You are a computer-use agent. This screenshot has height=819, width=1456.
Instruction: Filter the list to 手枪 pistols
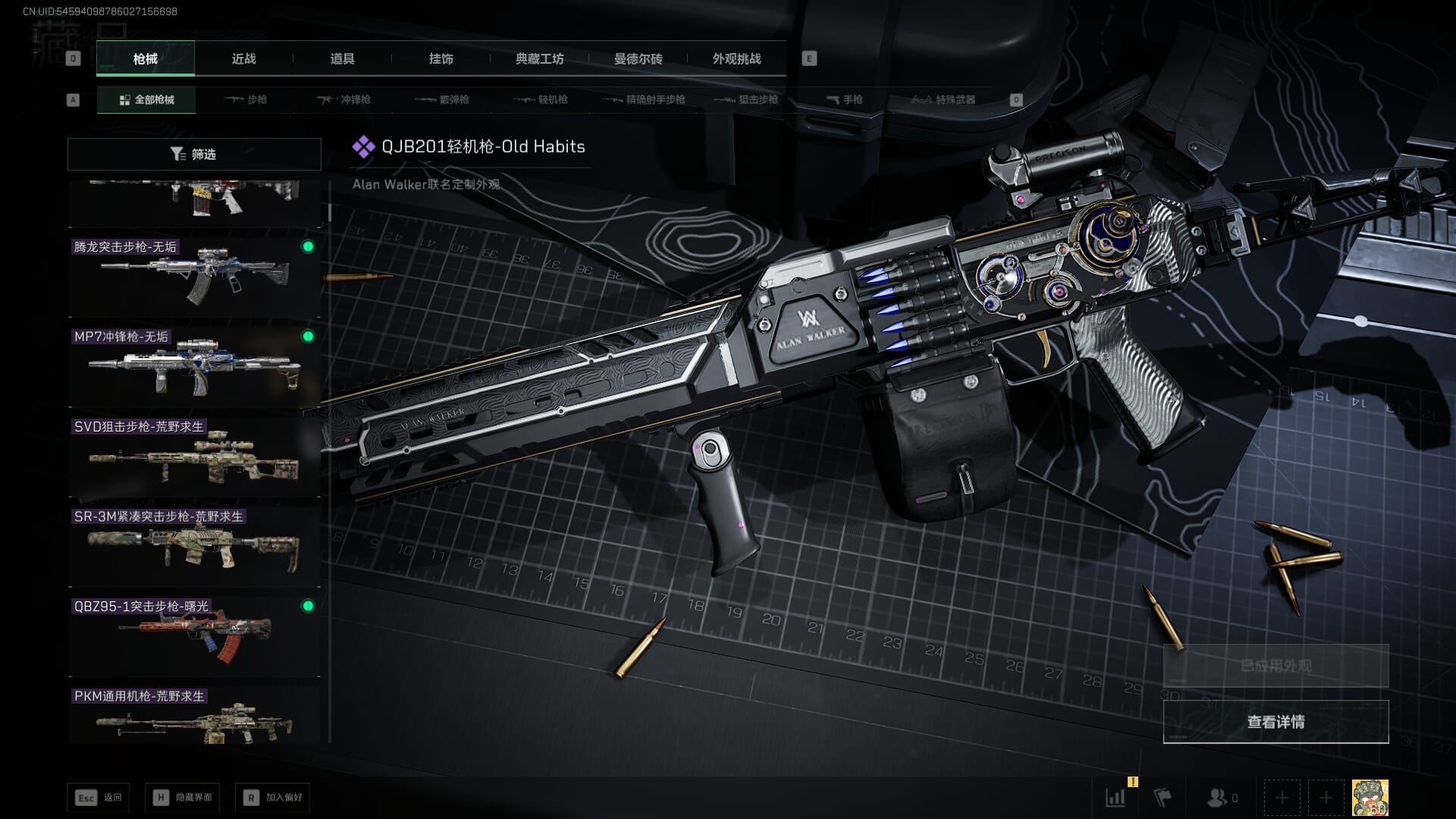[x=844, y=99]
